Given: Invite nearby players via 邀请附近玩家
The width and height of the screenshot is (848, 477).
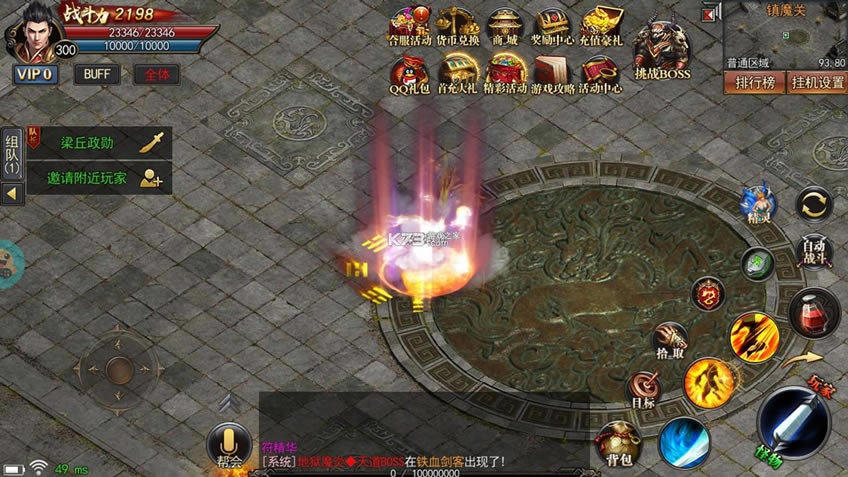Looking at the screenshot, I should point(99,178).
